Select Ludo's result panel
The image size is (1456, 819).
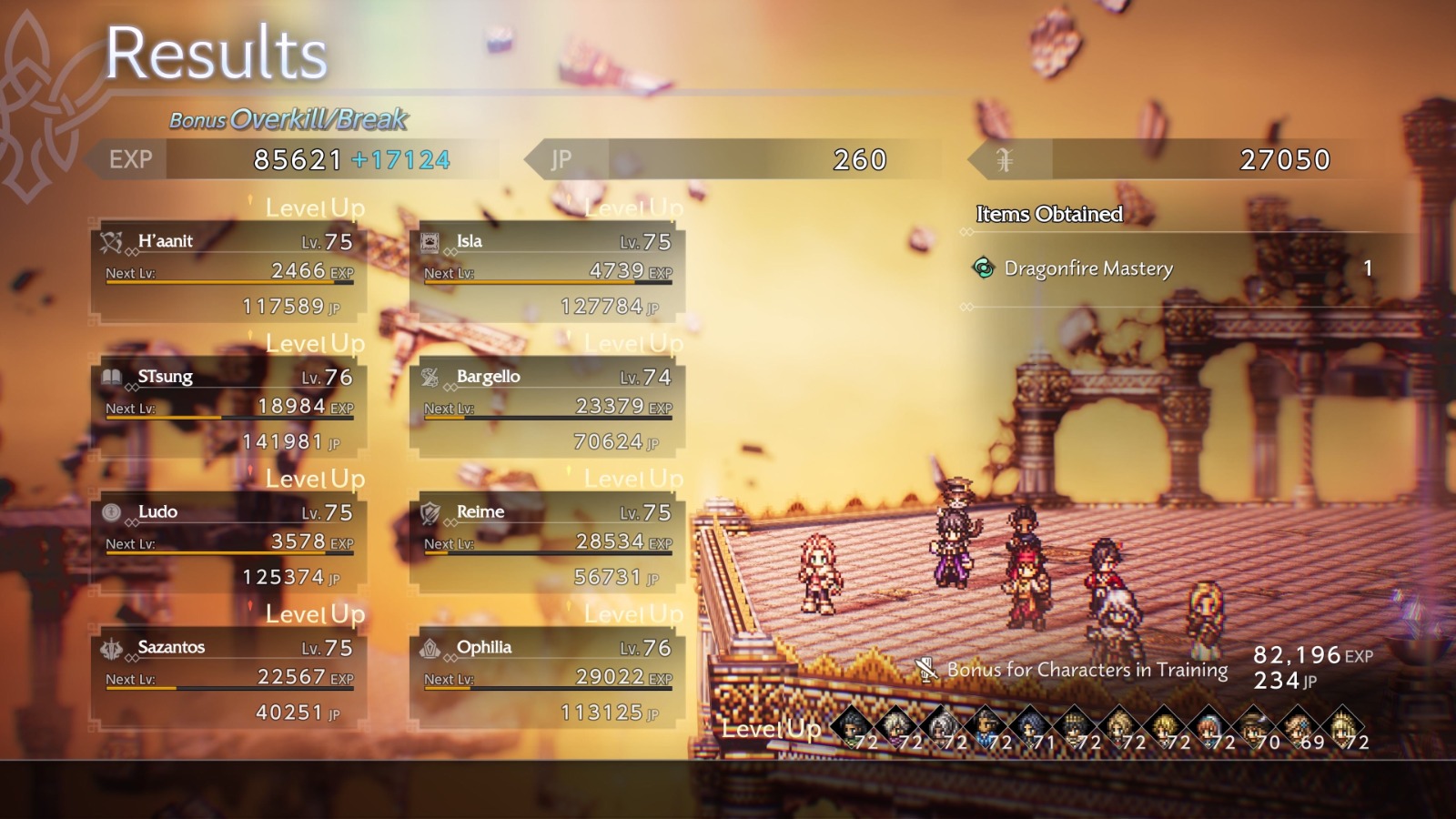pos(229,544)
